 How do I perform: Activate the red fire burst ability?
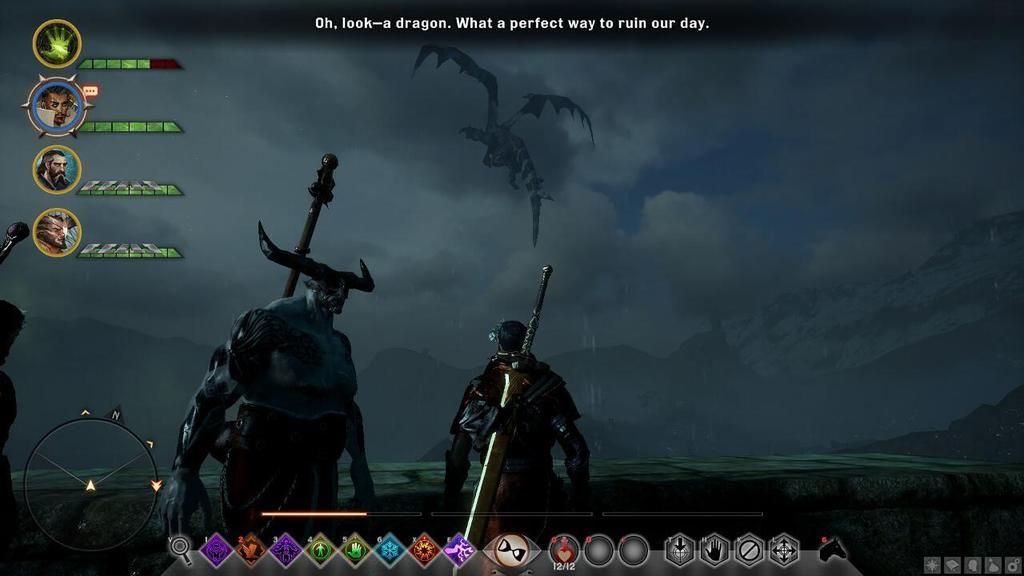[x=424, y=550]
